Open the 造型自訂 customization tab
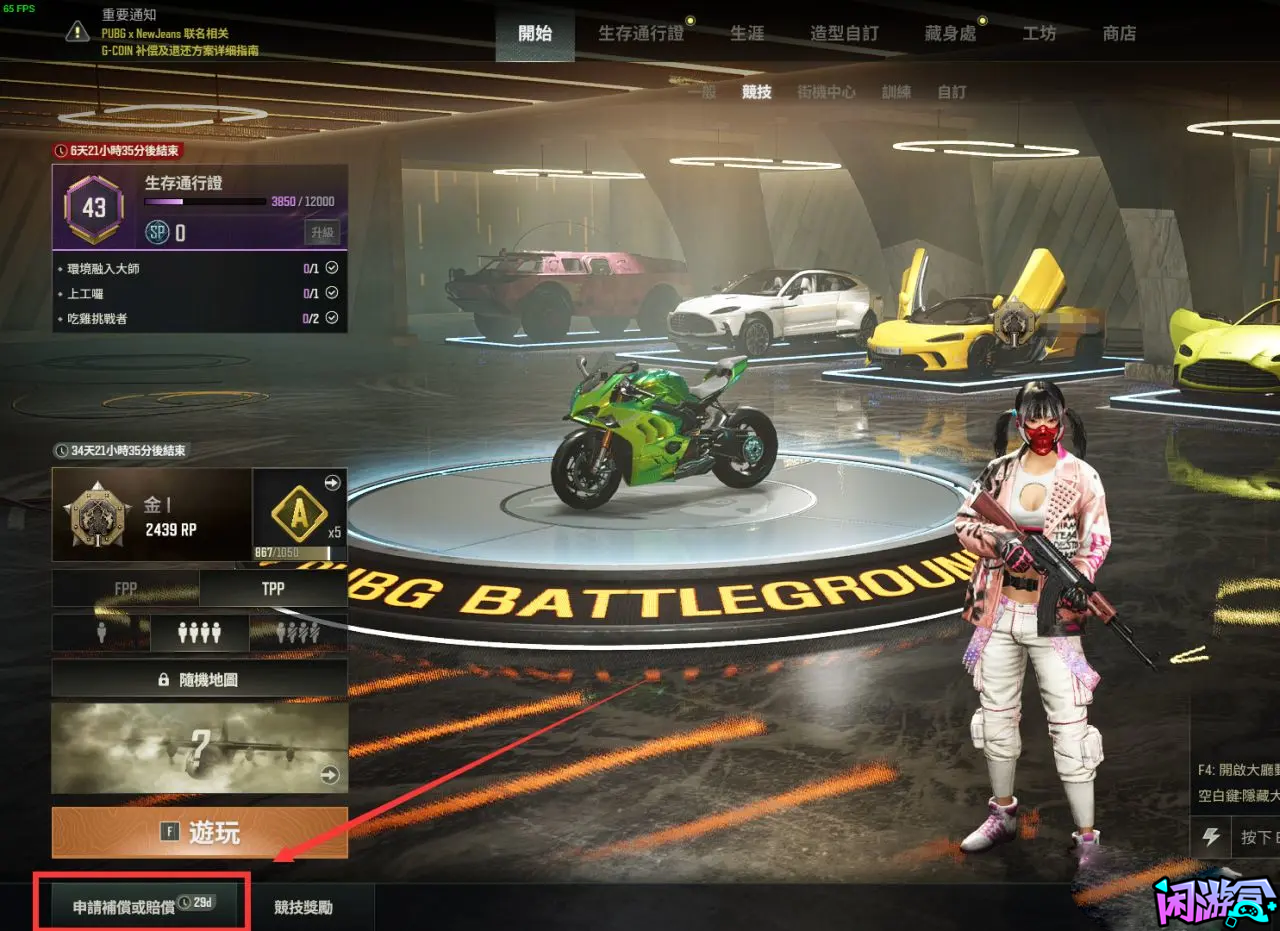 [x=844, y=33]
